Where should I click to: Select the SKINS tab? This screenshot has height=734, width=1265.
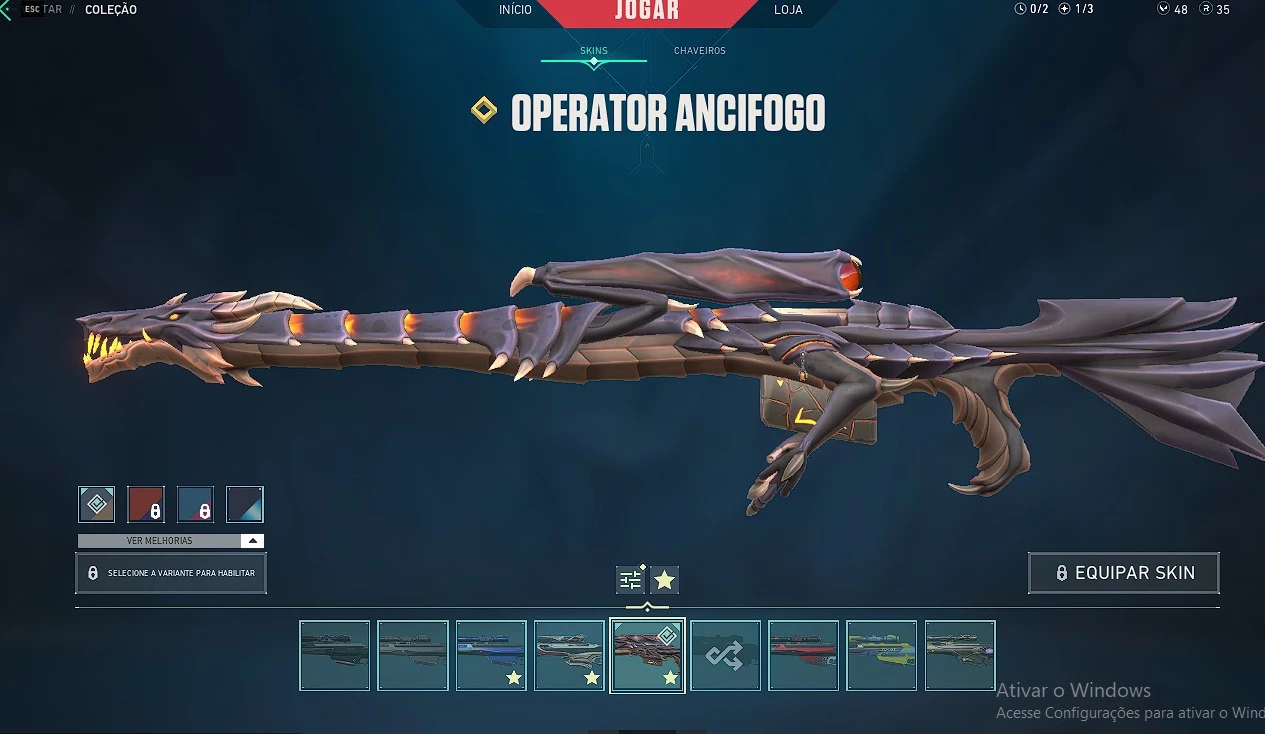(x=594, y=50)
